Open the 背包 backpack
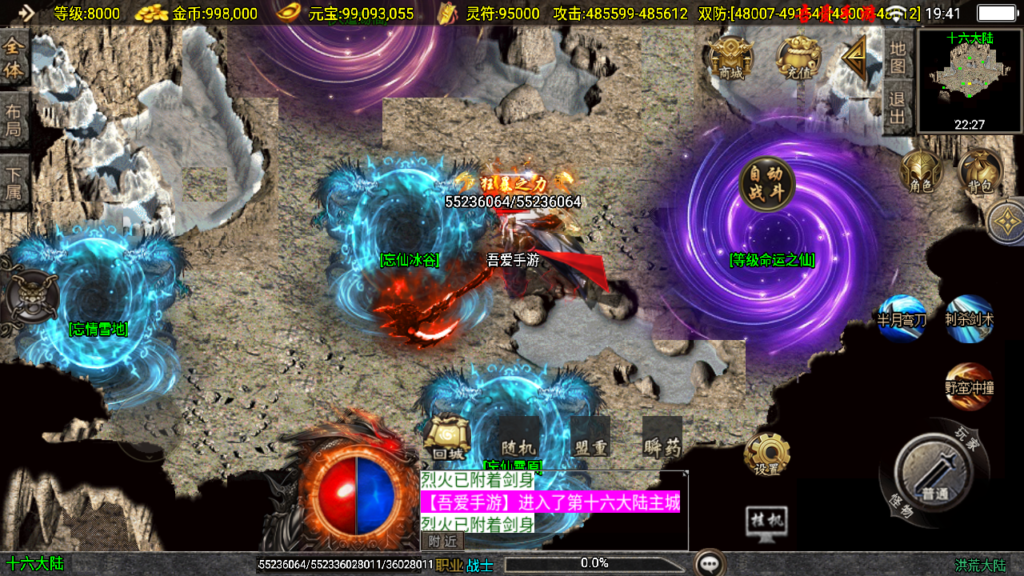The height and width of the screenshot is (576, 1024). point(978,171)
